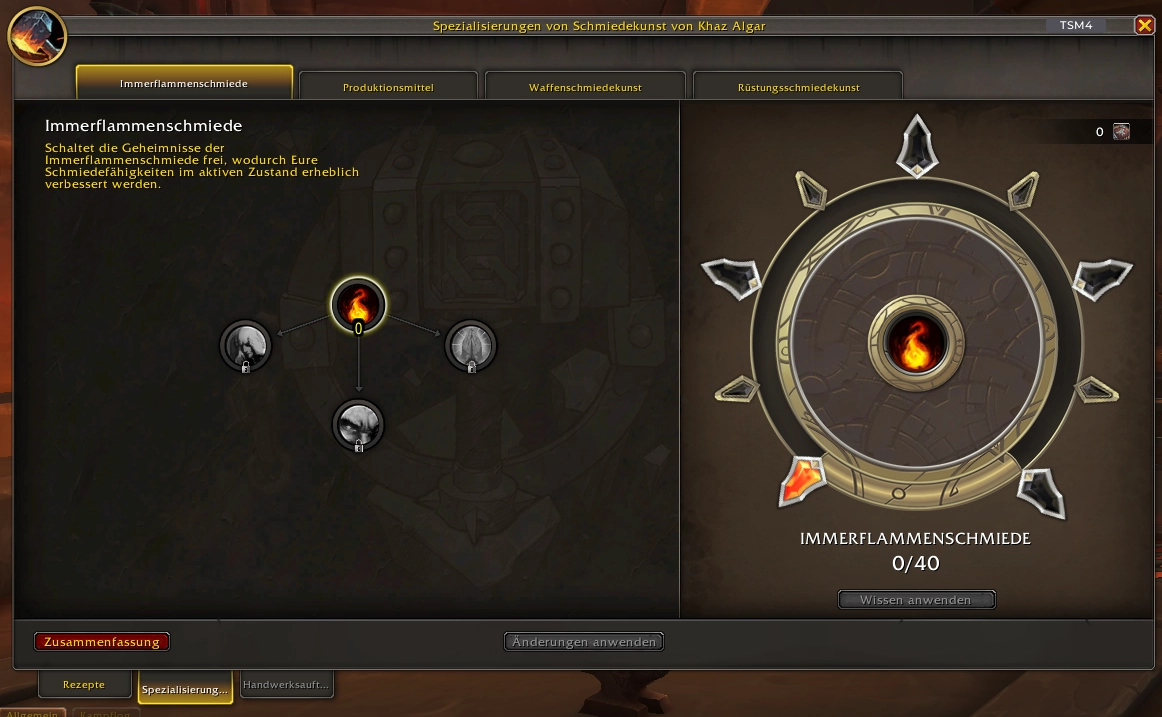The width and height of the screenshot is (1162, 717).
Task: Open the Zusammenfassung summary
Action: pos(102,642)
